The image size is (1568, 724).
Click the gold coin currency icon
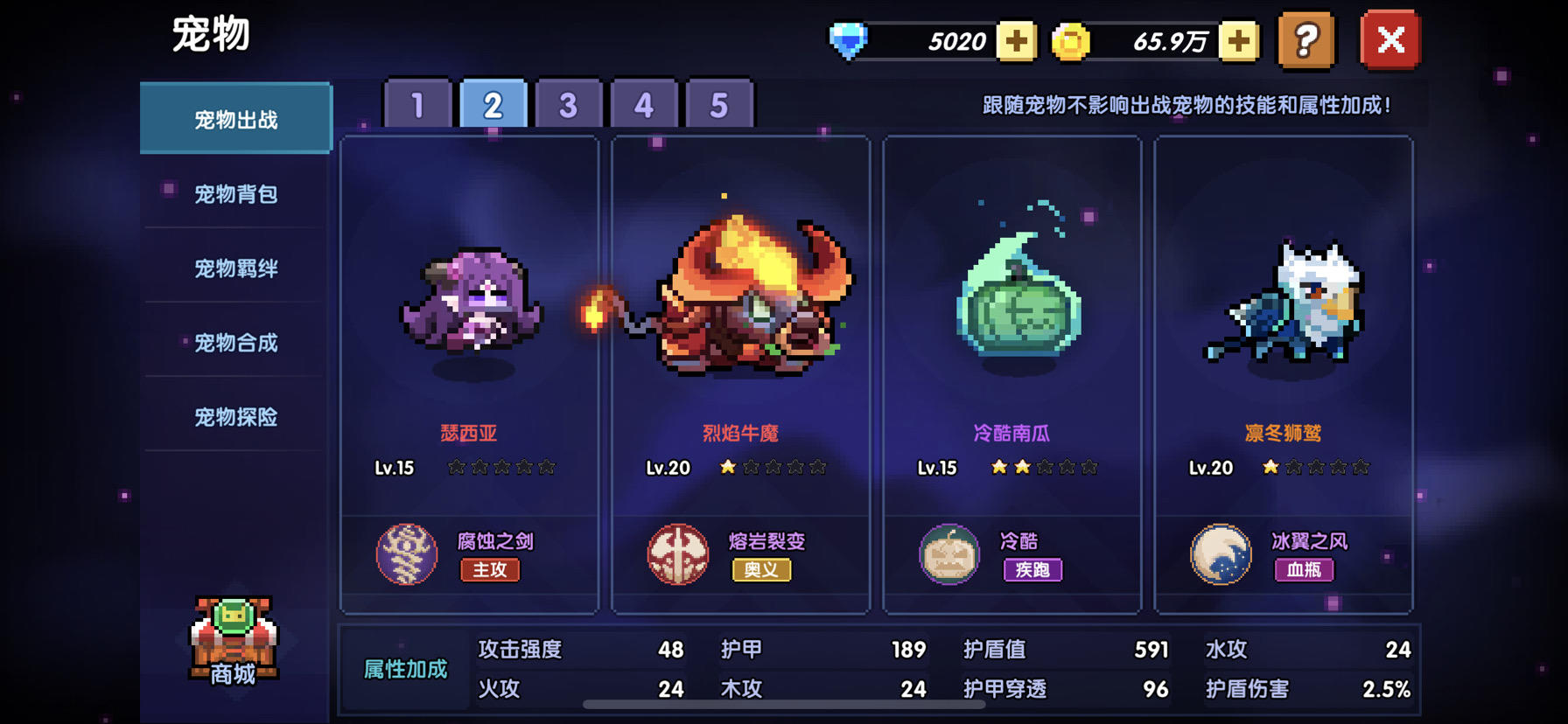(1072, 40)
